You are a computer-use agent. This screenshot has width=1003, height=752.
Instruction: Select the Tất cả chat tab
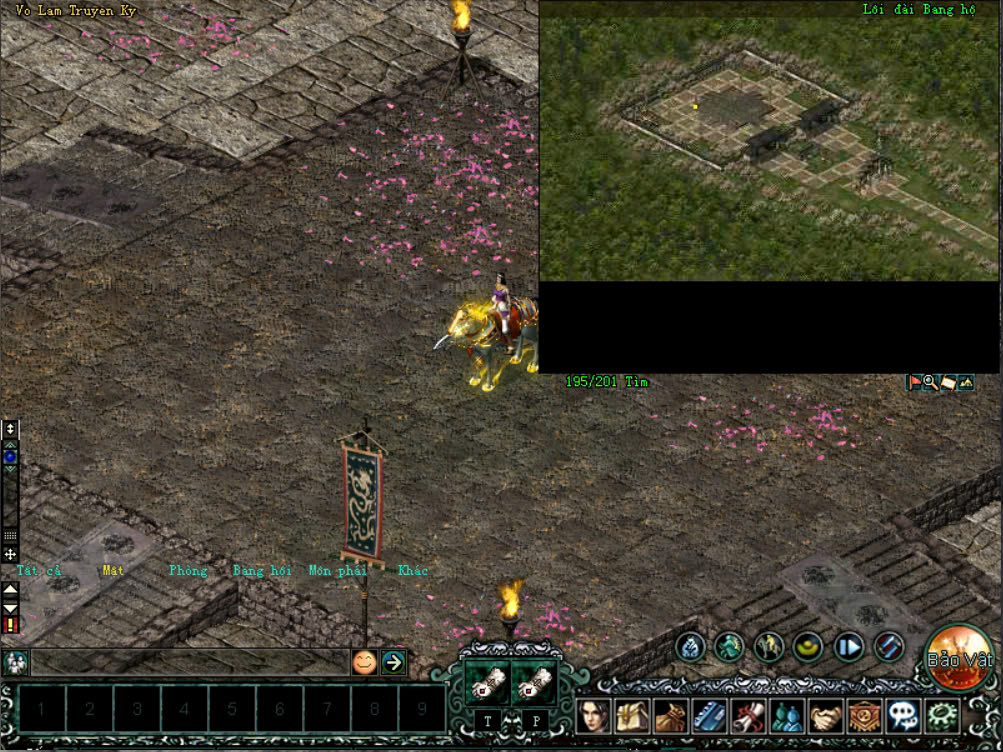pyautogui.click(x=39, y=571)
